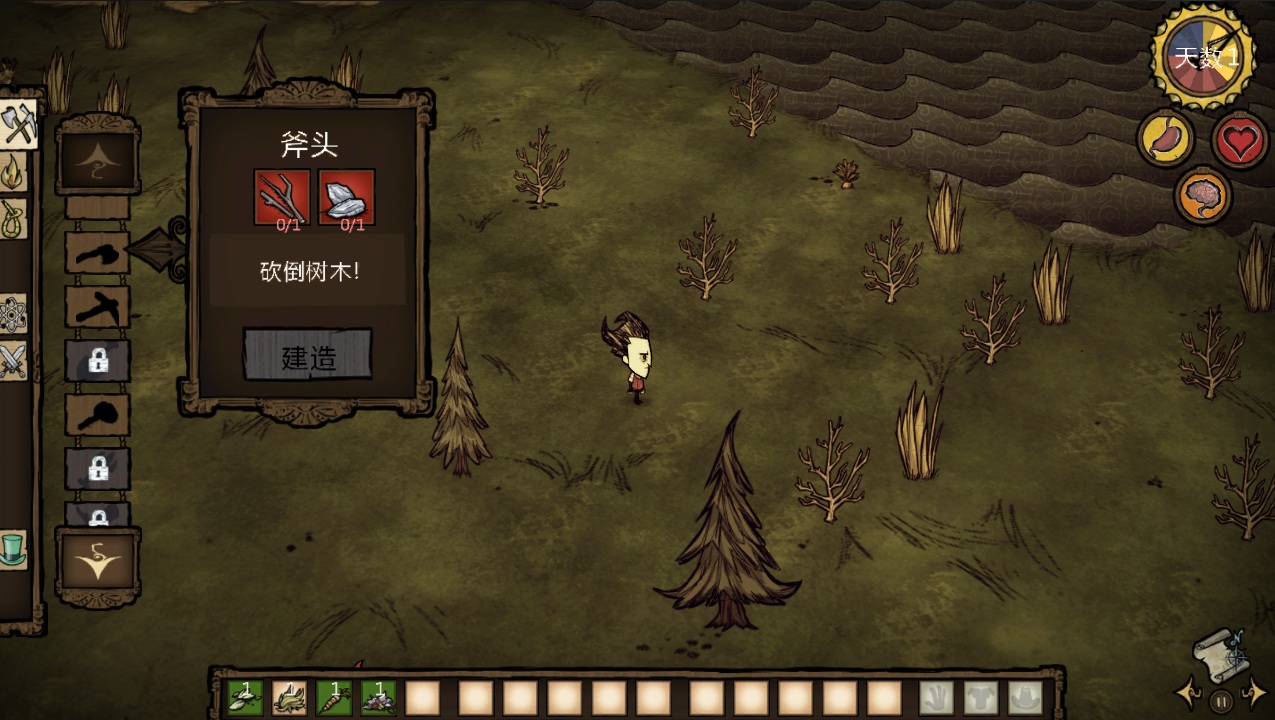Image resolution: width=1275 pixels, height=720 pixels.
Task: Switch to the Fire crafting tab
Action: pyautogui.click(x=13, y=172)
